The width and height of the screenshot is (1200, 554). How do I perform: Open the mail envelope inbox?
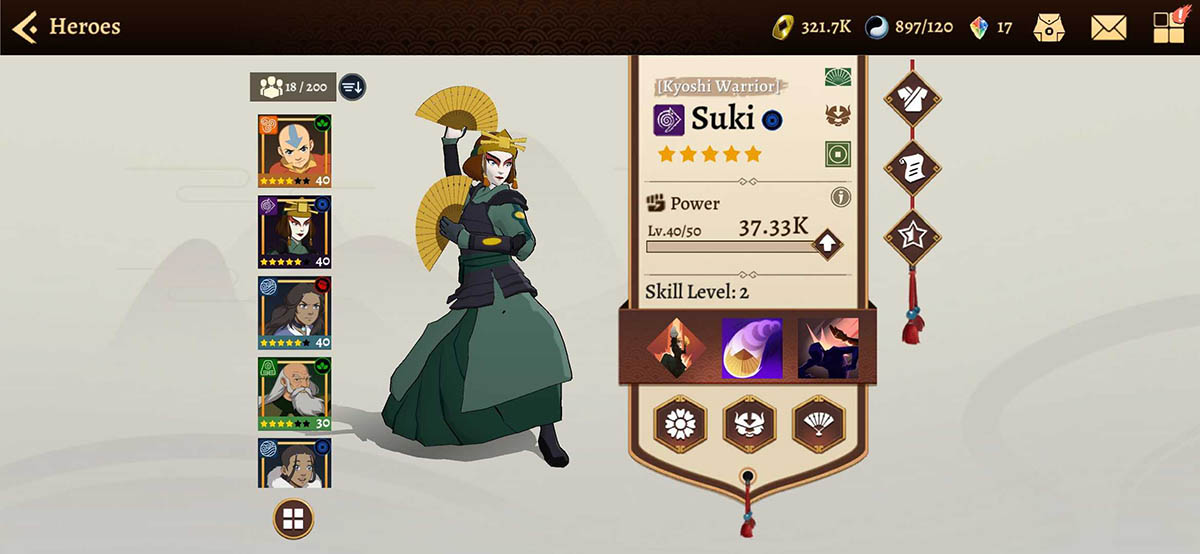pyautogui.click(x=1108, y=27)
